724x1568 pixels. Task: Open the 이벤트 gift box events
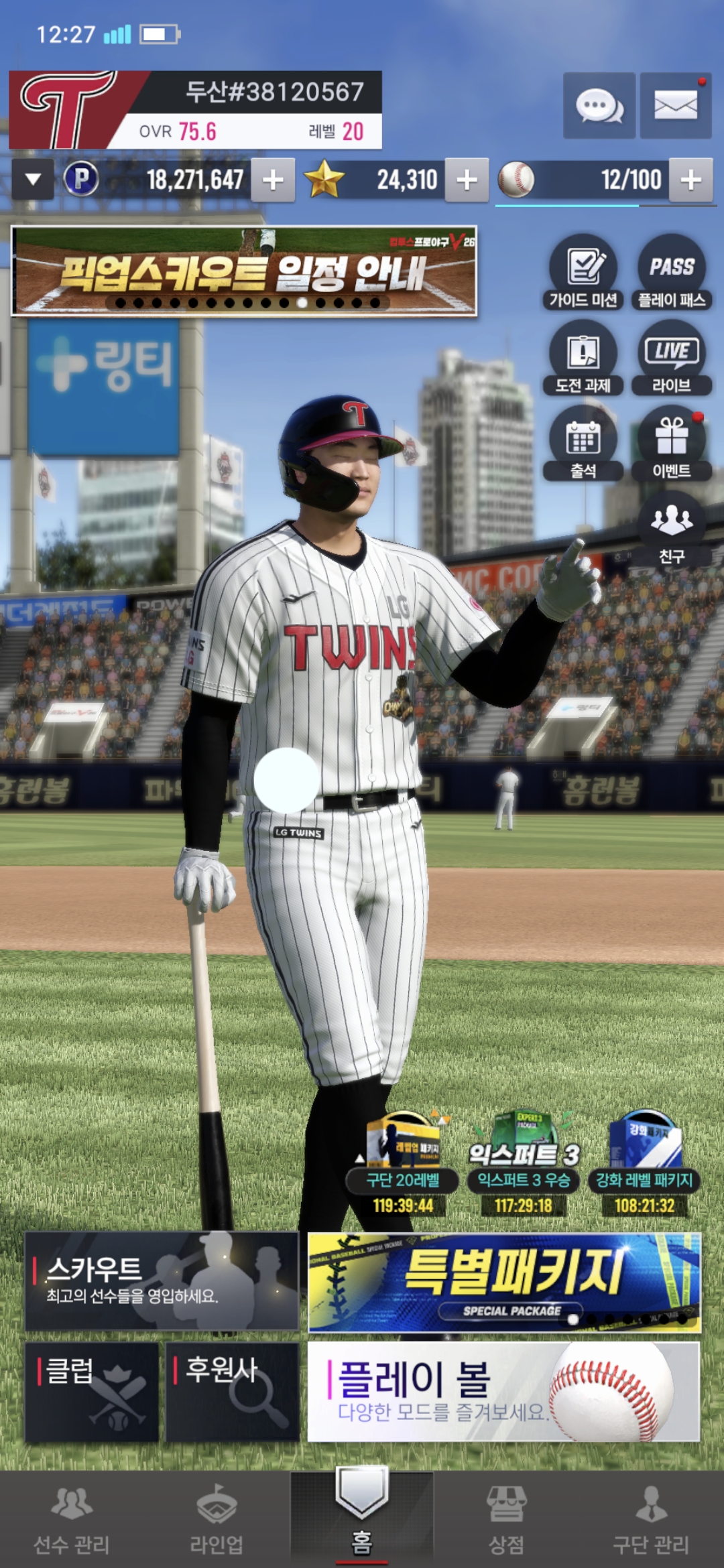click(672, 444)
